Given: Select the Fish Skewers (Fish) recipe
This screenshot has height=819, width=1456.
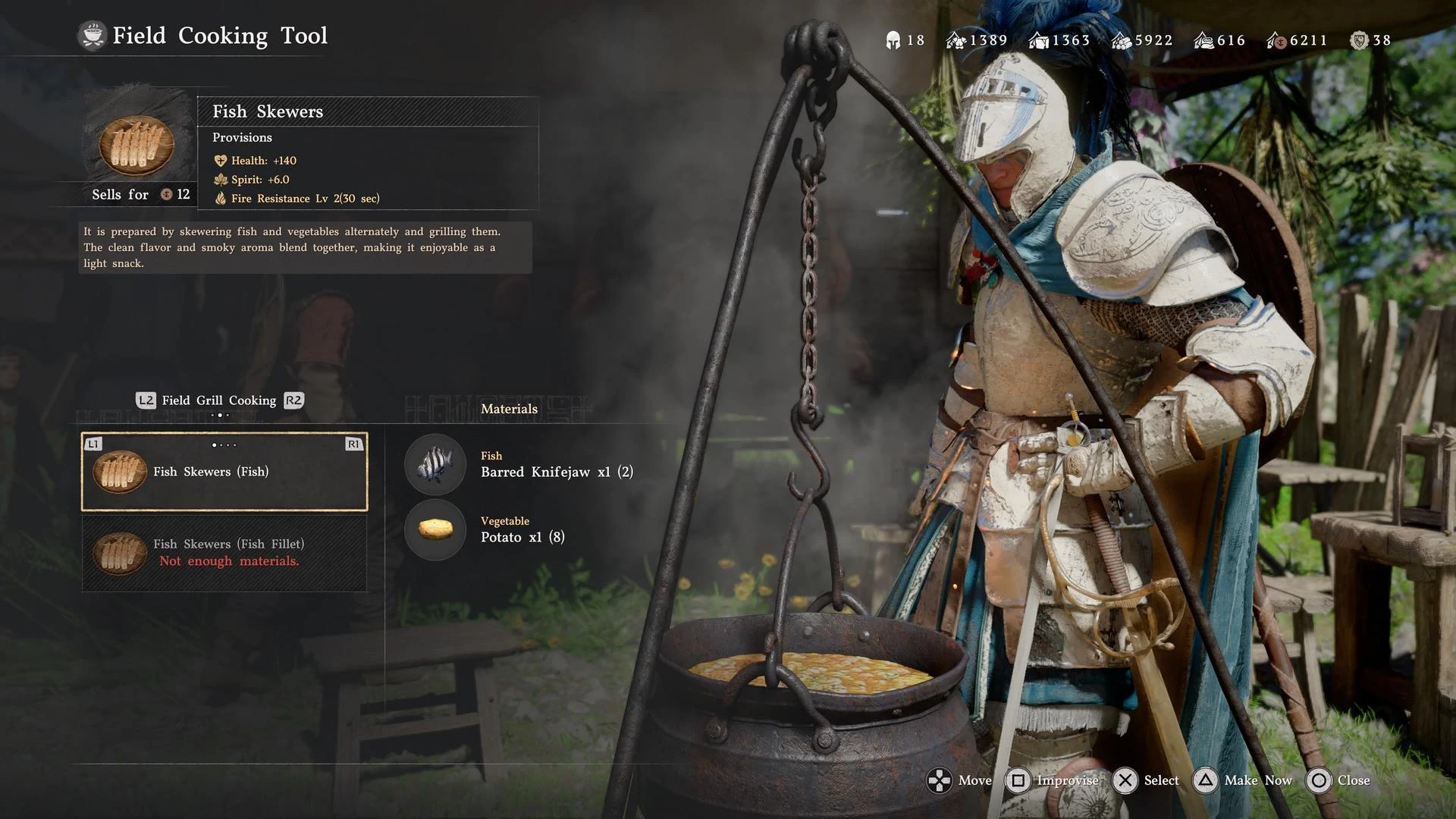Looking at the screenshot, I should [x=224, y=472].
